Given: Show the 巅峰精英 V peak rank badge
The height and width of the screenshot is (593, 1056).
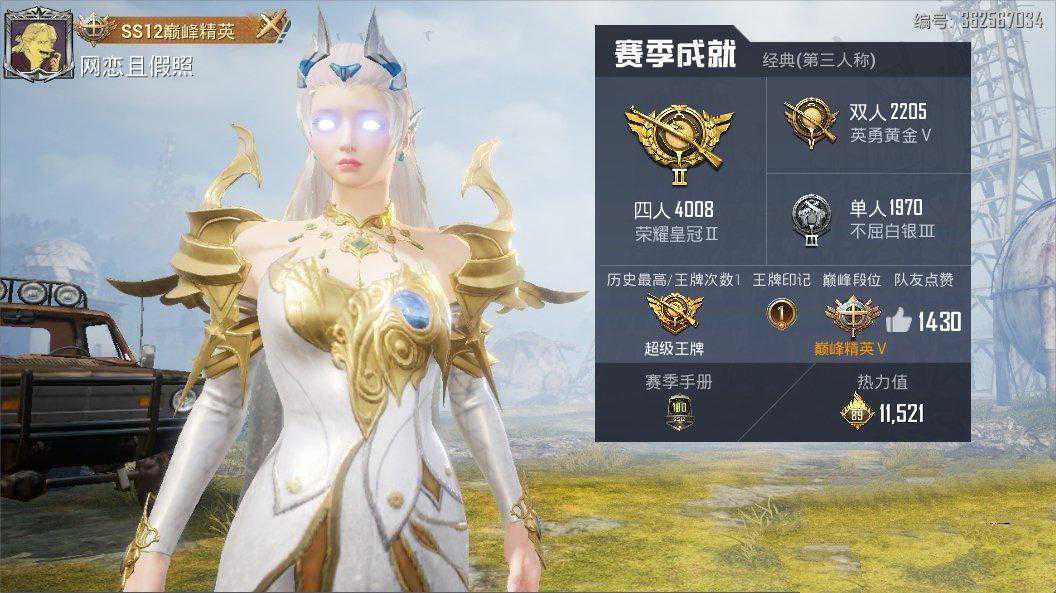Looking at the screenshot, I should tap(852, 315).
